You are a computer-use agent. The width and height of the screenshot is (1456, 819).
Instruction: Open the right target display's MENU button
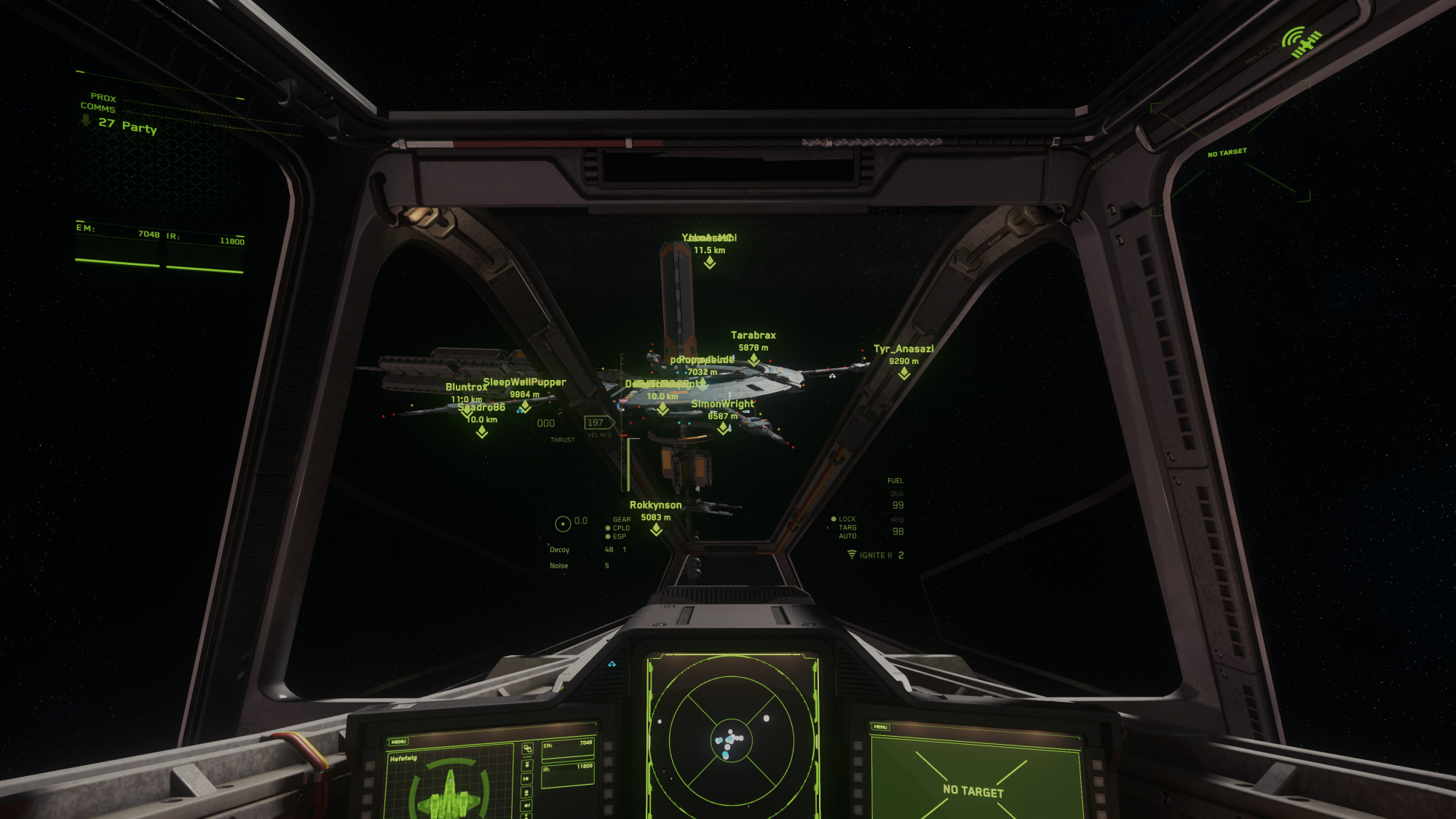pos(880,727)
